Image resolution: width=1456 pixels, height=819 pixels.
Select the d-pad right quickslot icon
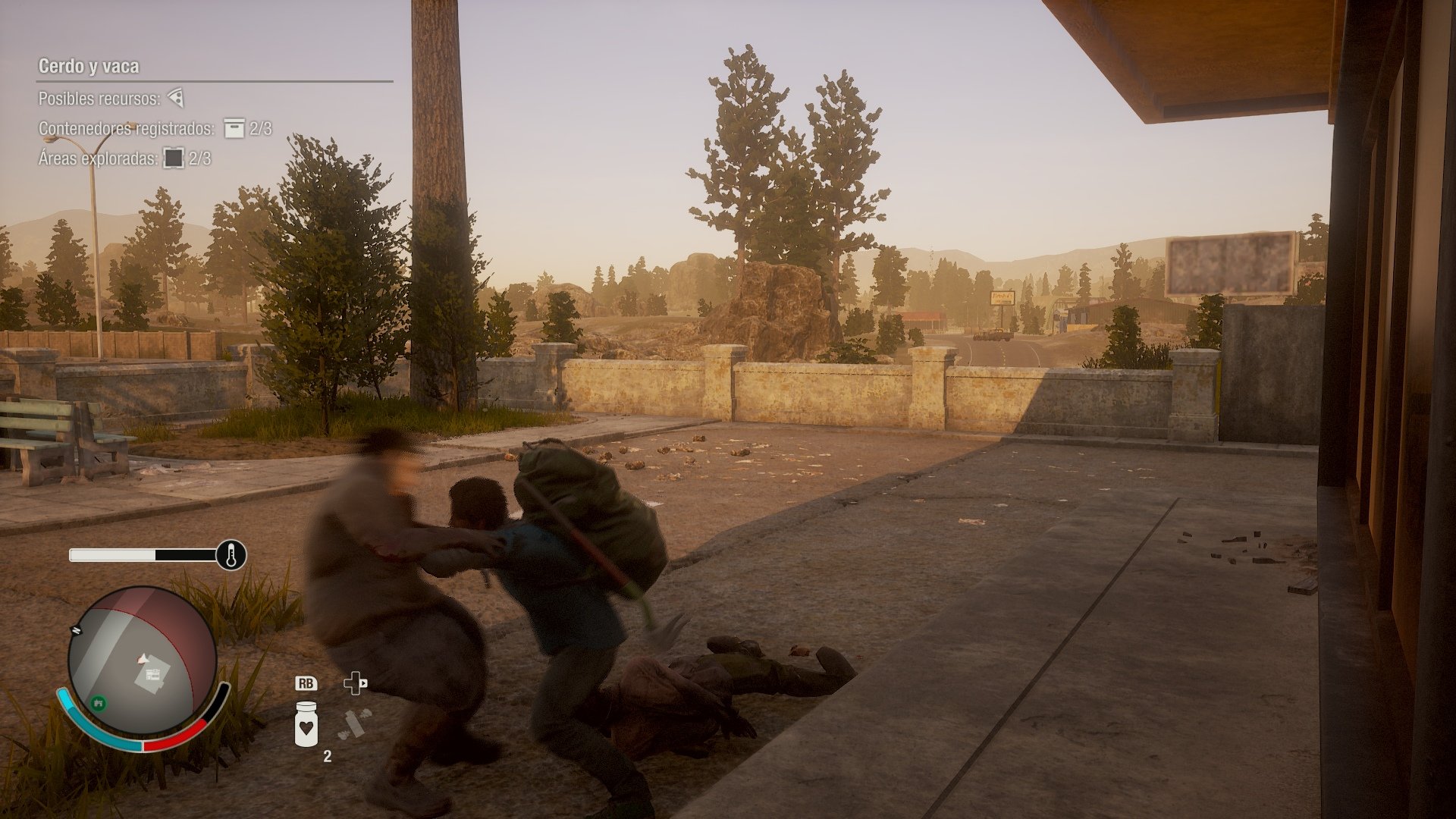pos(357,683)
